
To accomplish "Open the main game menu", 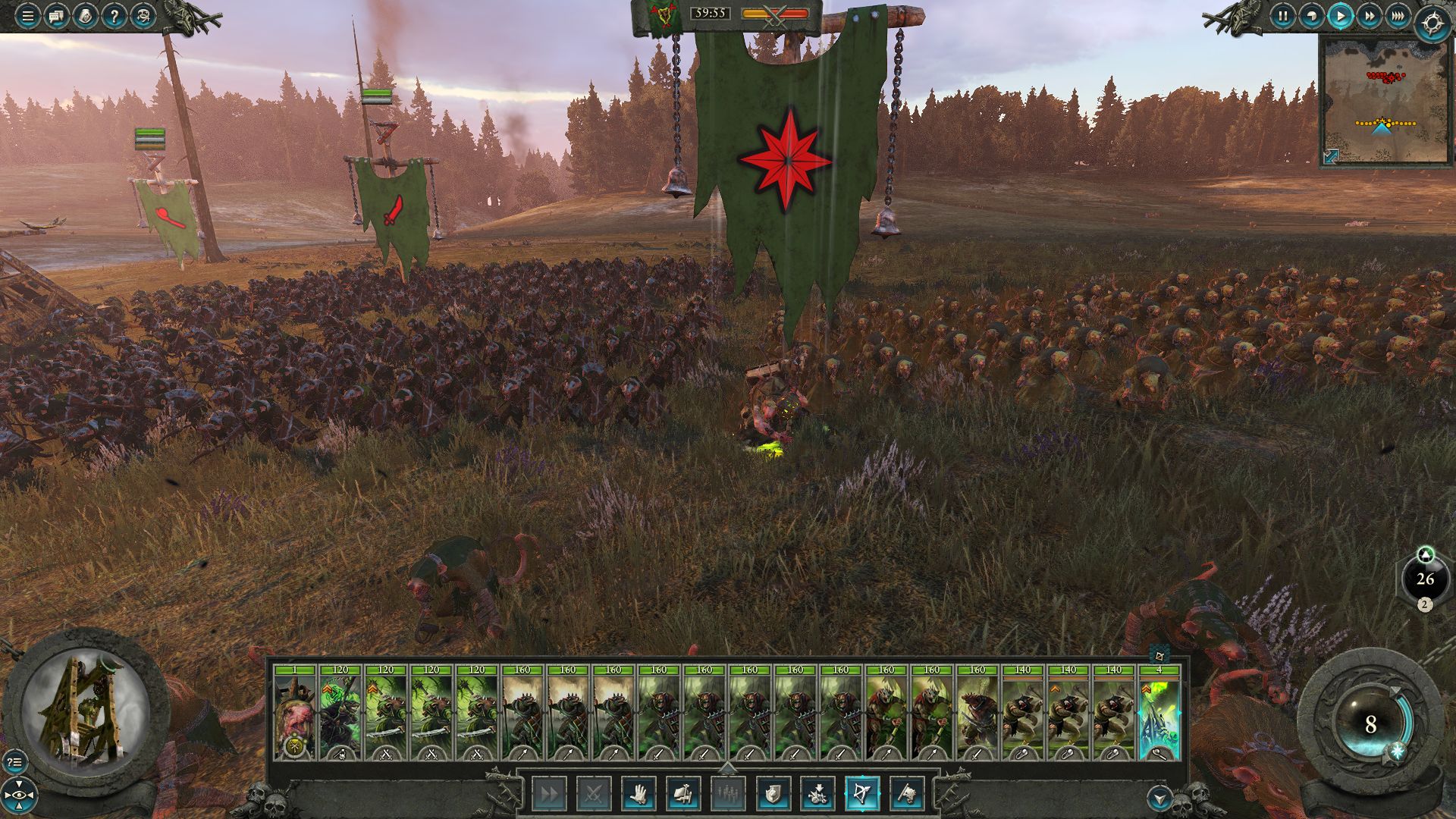I will pyautogui.click(x=27, y=16).
